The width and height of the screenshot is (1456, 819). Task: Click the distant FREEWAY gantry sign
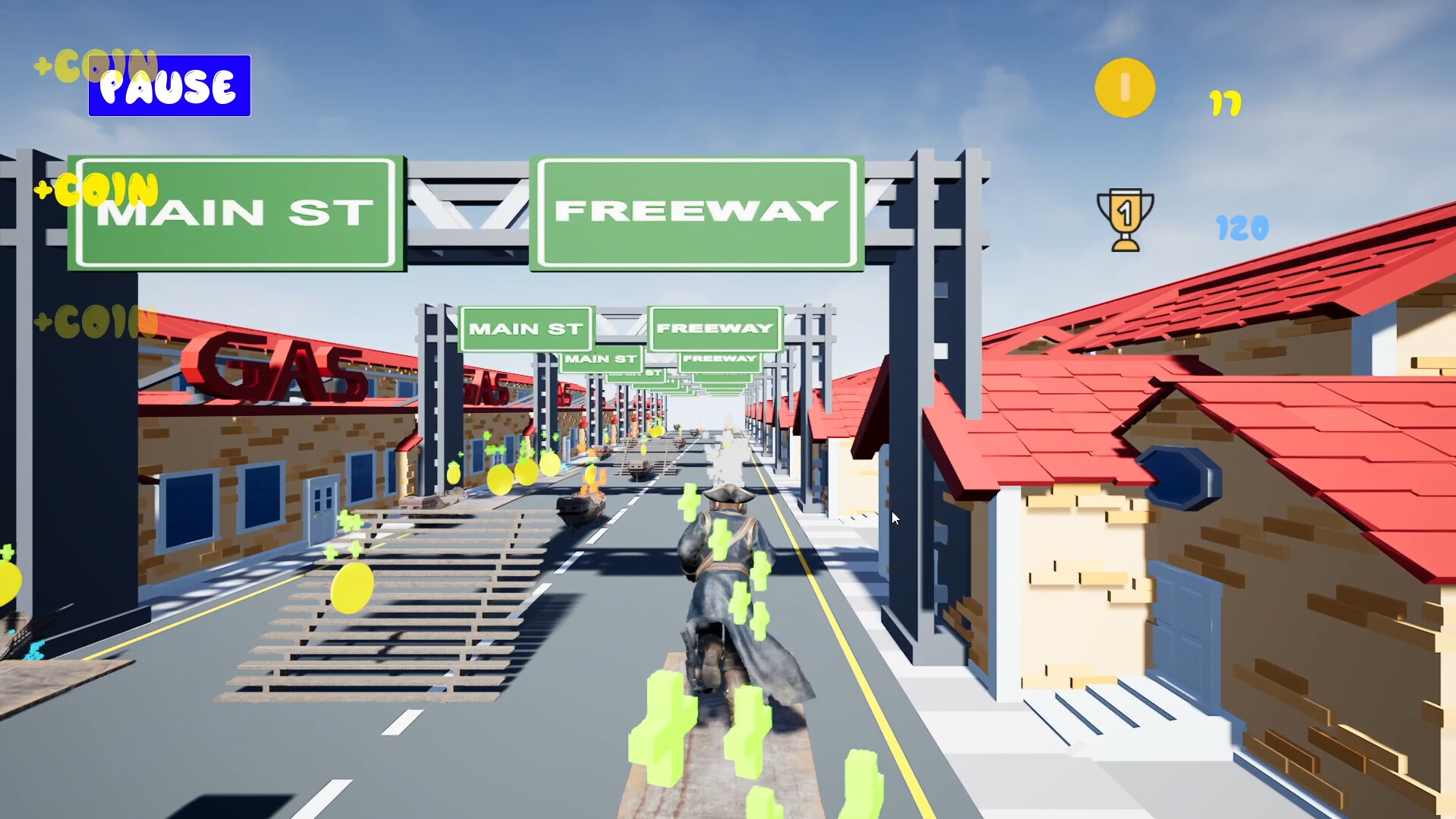712,328
